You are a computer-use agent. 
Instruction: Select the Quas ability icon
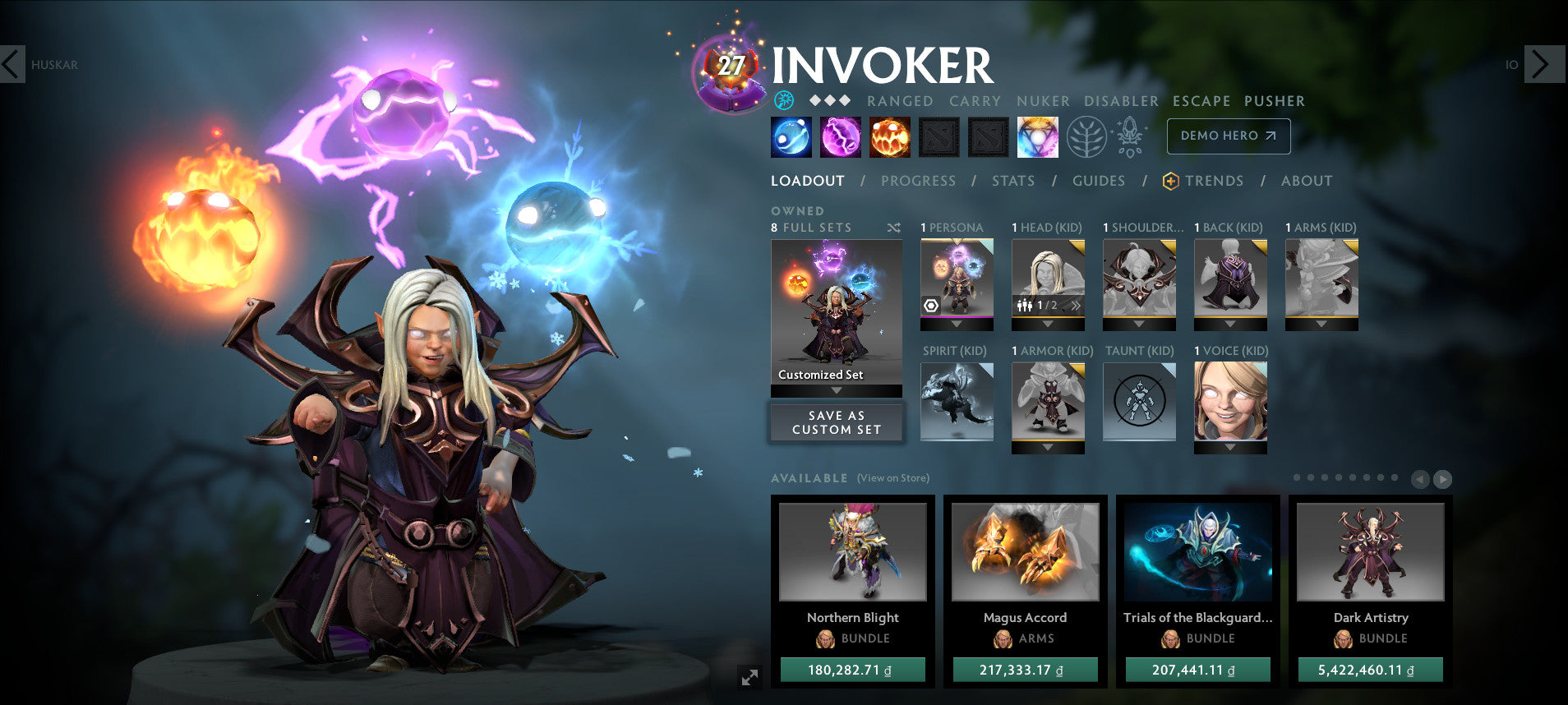(x=791, y=136)
